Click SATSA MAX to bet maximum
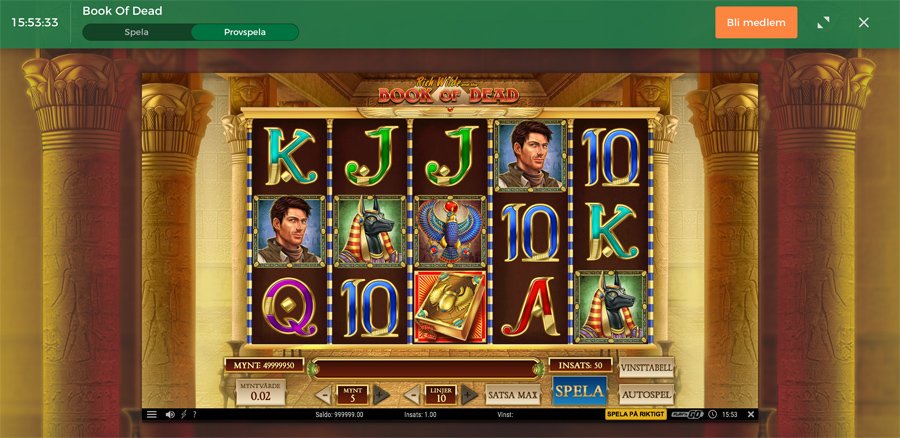The image size is (900, 438). 512,395
